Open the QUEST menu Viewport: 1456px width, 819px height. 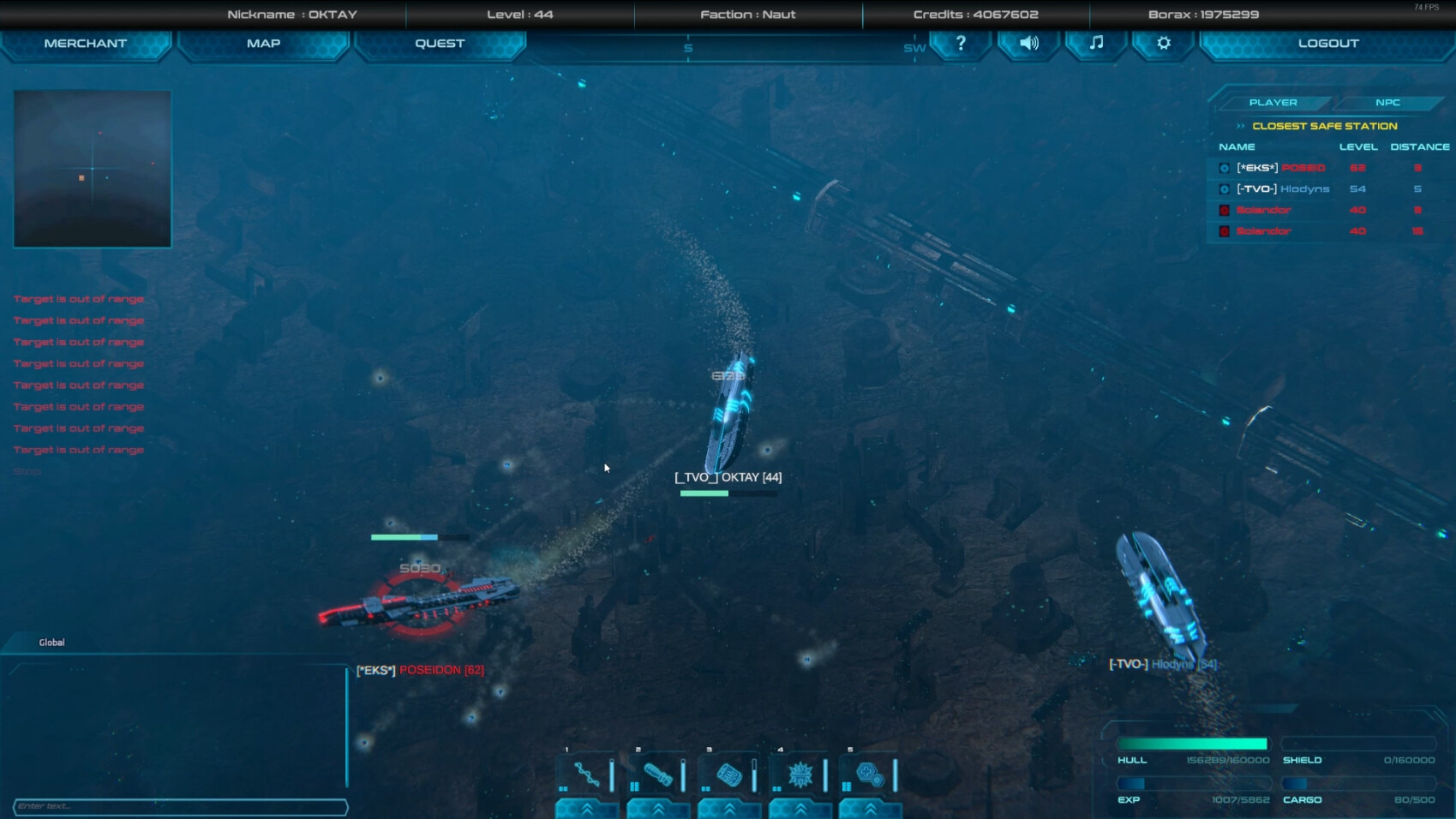click(x=440, y=43)
